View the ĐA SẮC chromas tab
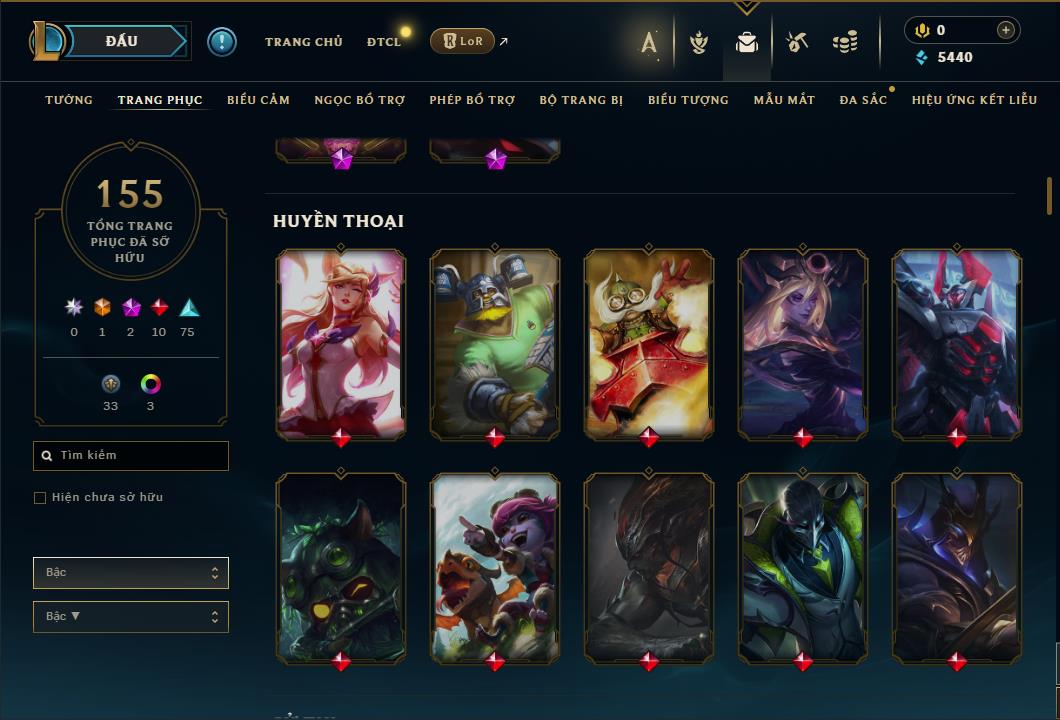This screenshot has width=1060, height=720. tap(863, 100)
